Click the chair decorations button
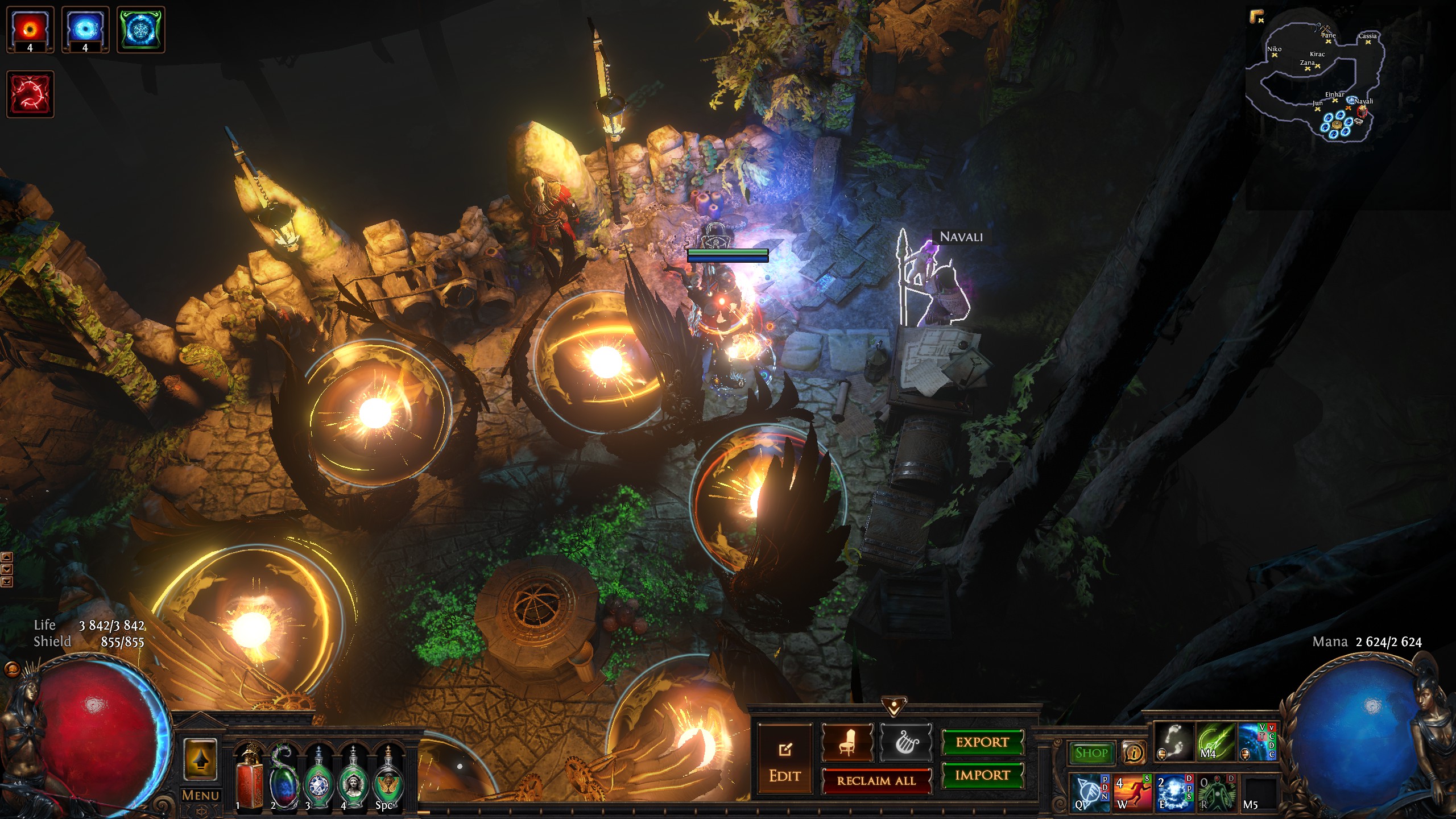This screenshot has width=1456, height=819. pos(847,743)
